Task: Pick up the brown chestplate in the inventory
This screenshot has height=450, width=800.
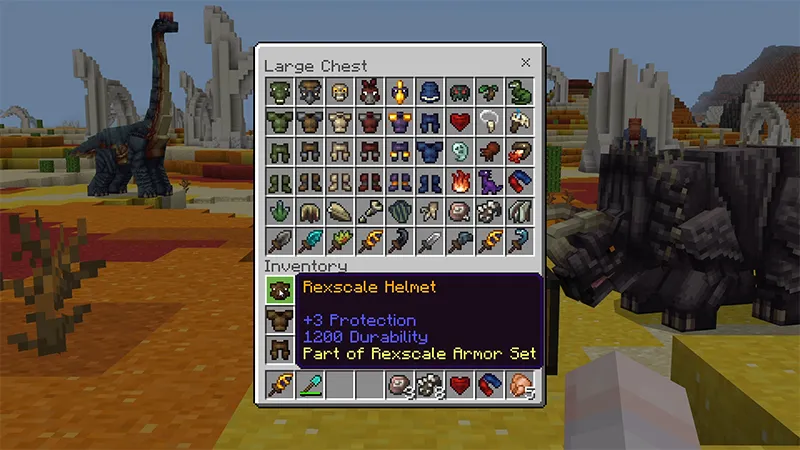Action: (279, 320)
